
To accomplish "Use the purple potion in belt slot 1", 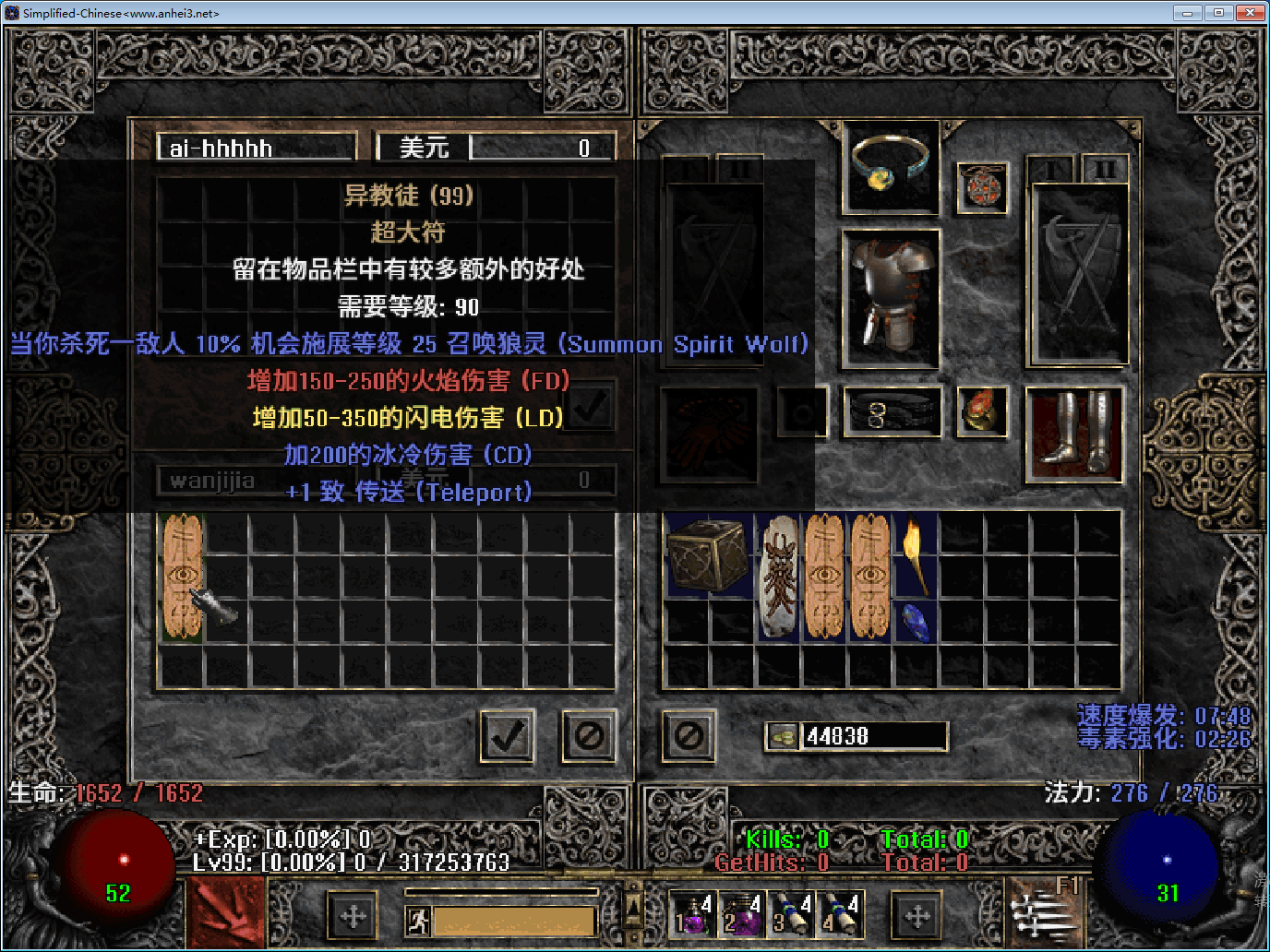I will [x=691, y=914].
